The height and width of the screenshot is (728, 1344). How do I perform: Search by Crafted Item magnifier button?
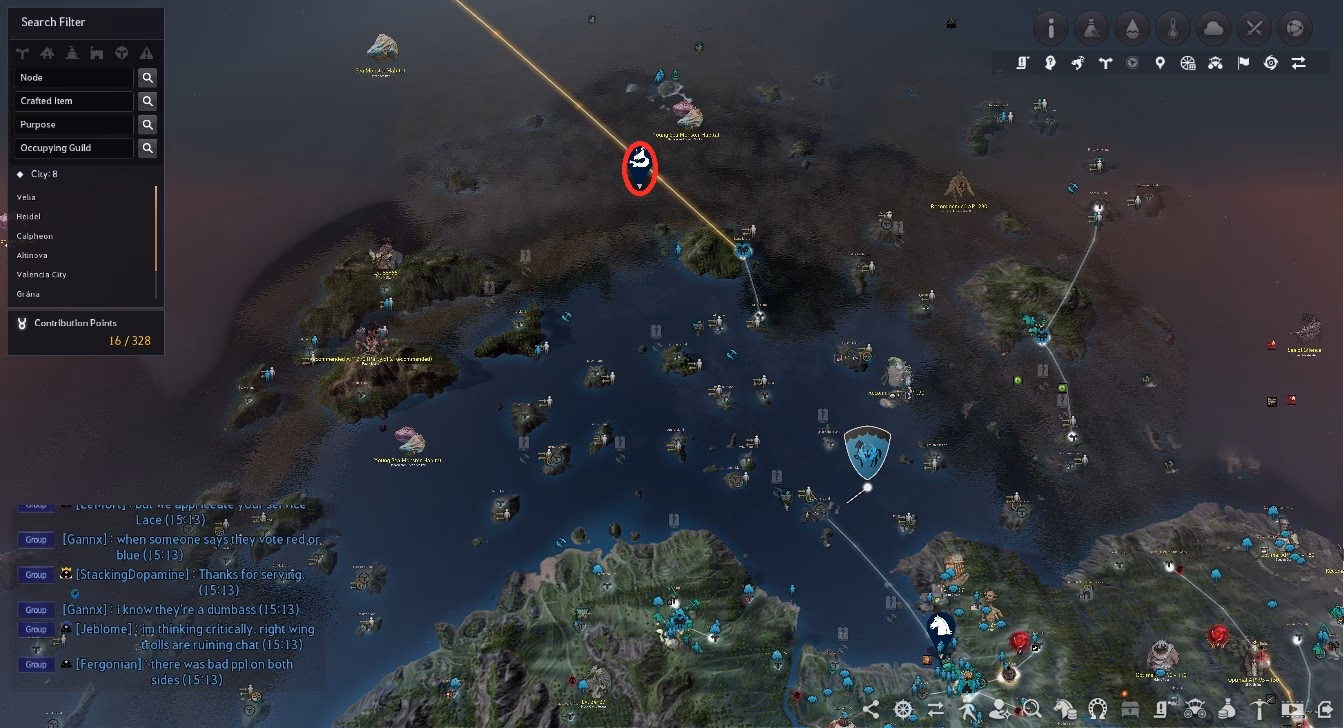pyautogui.click(x=147, y=101)
